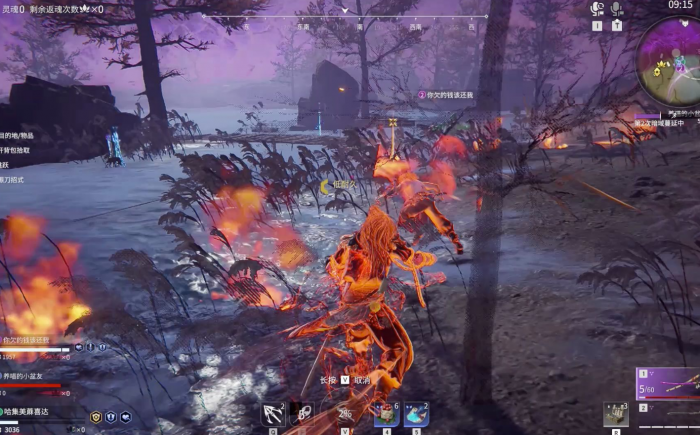
Task: Activate the arrow volley skill
Action: (272, 413)
